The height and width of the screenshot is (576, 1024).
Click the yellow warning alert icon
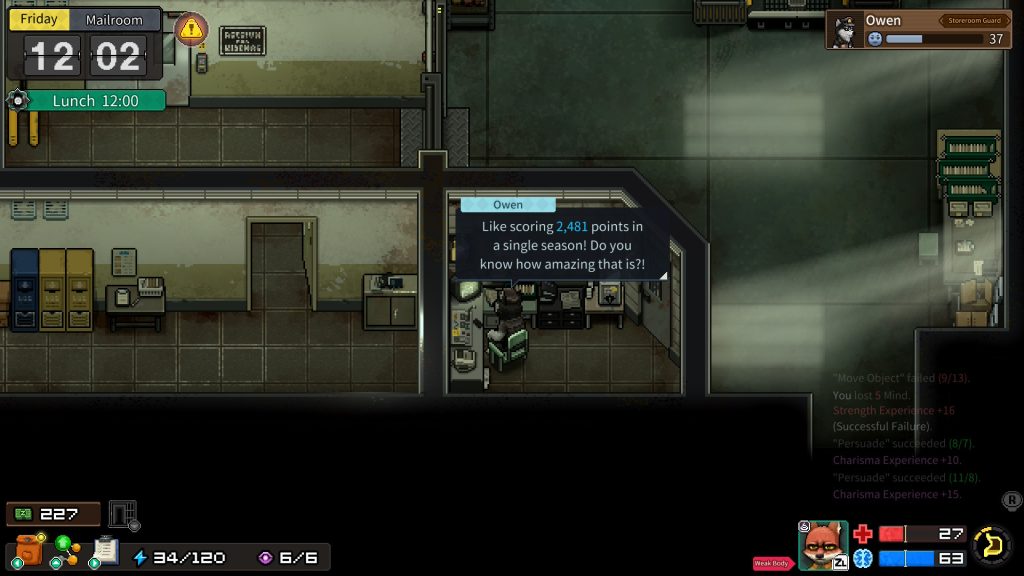191,29
